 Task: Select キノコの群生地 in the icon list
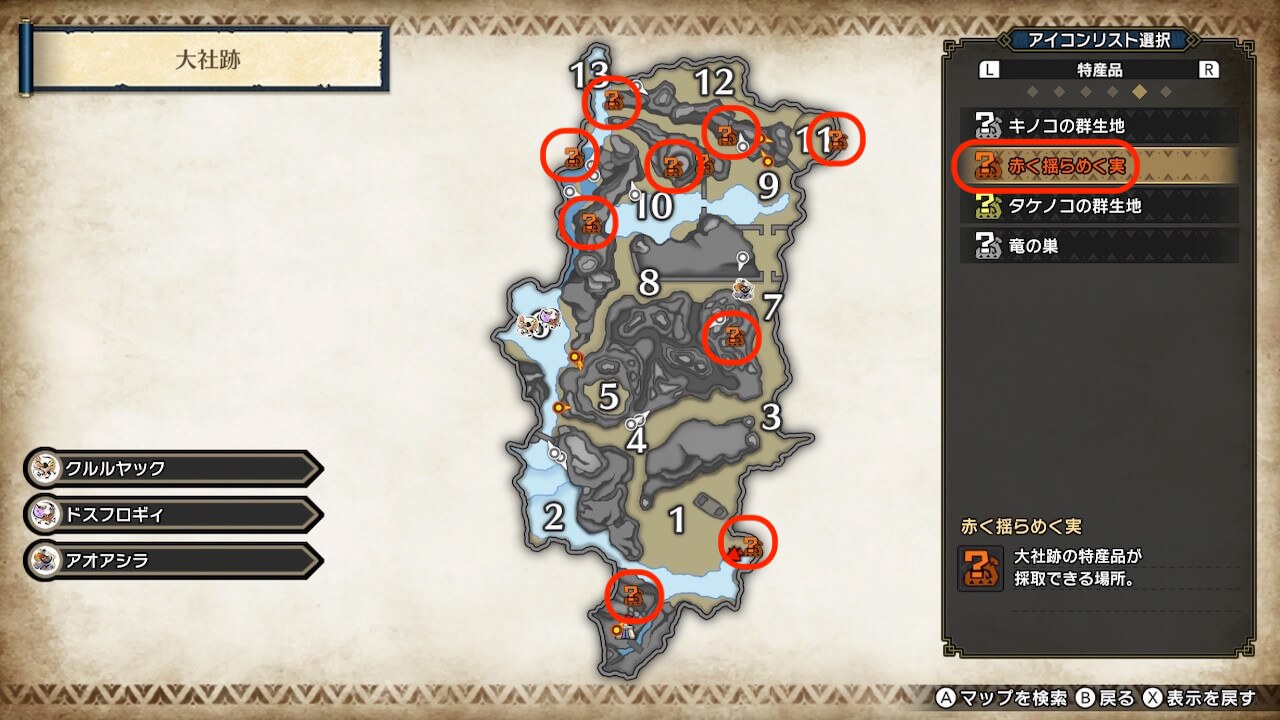click(1098, 126)
